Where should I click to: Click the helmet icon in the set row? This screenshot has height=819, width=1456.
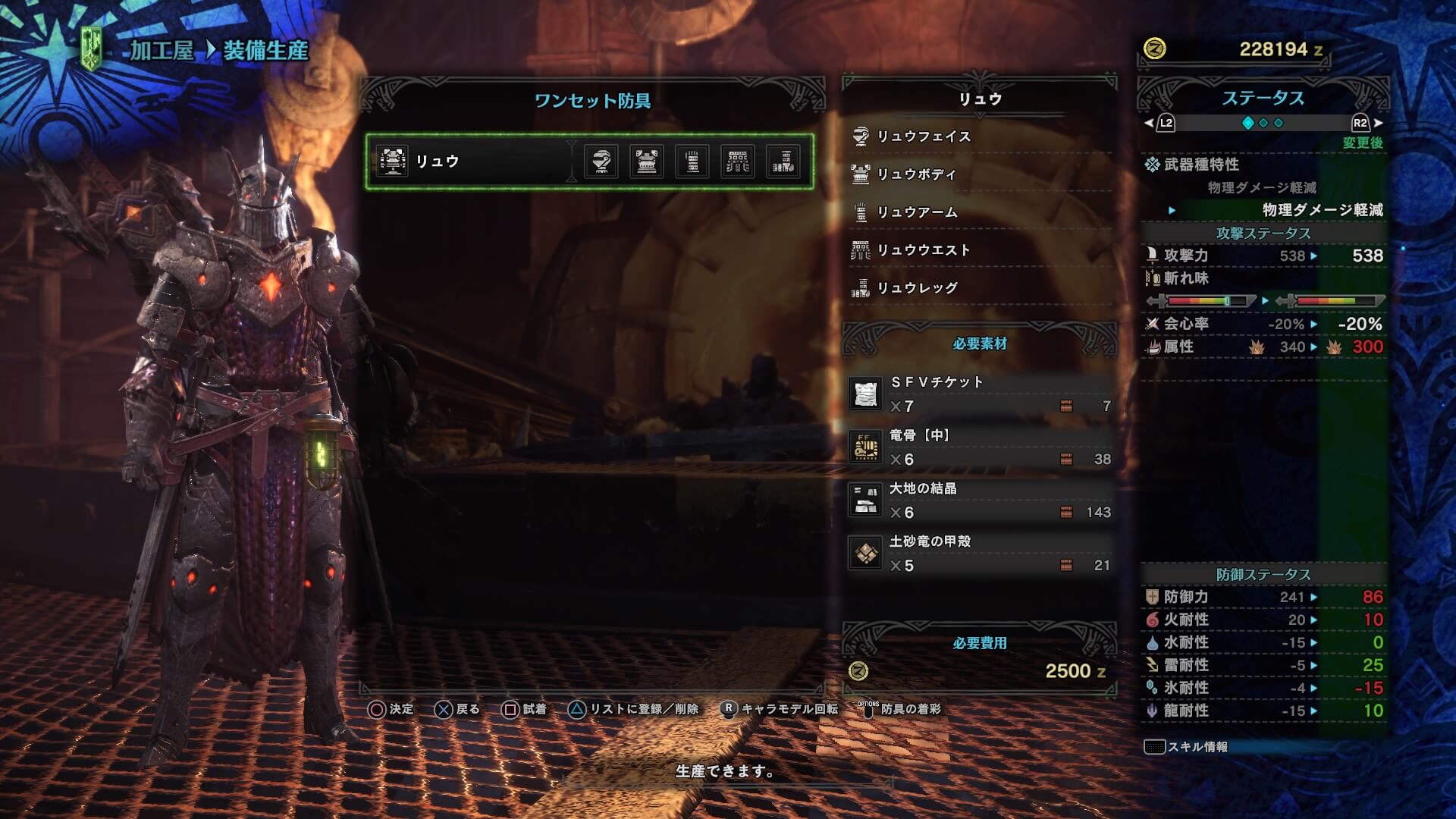(x=601, y=162)
